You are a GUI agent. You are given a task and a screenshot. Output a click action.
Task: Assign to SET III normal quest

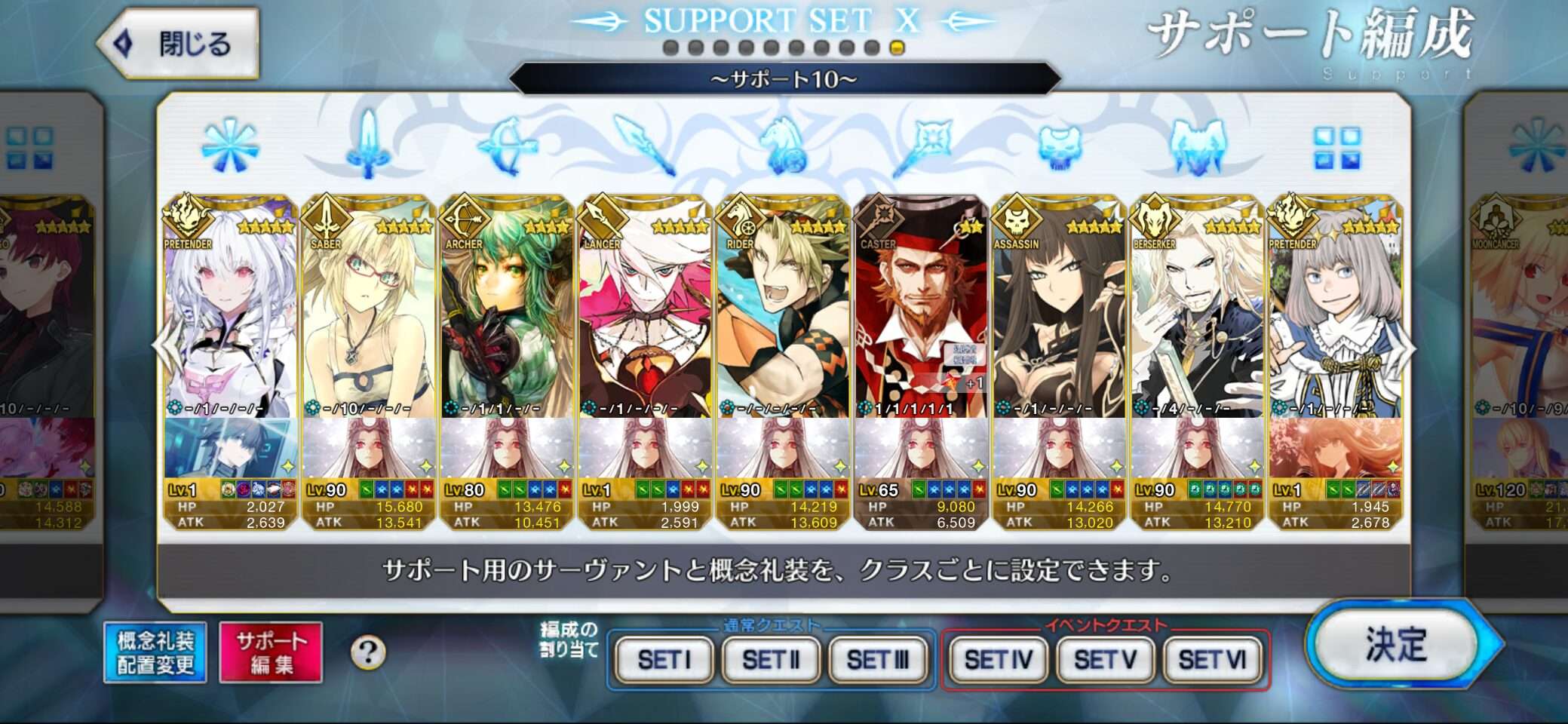(x=877, y=660)
